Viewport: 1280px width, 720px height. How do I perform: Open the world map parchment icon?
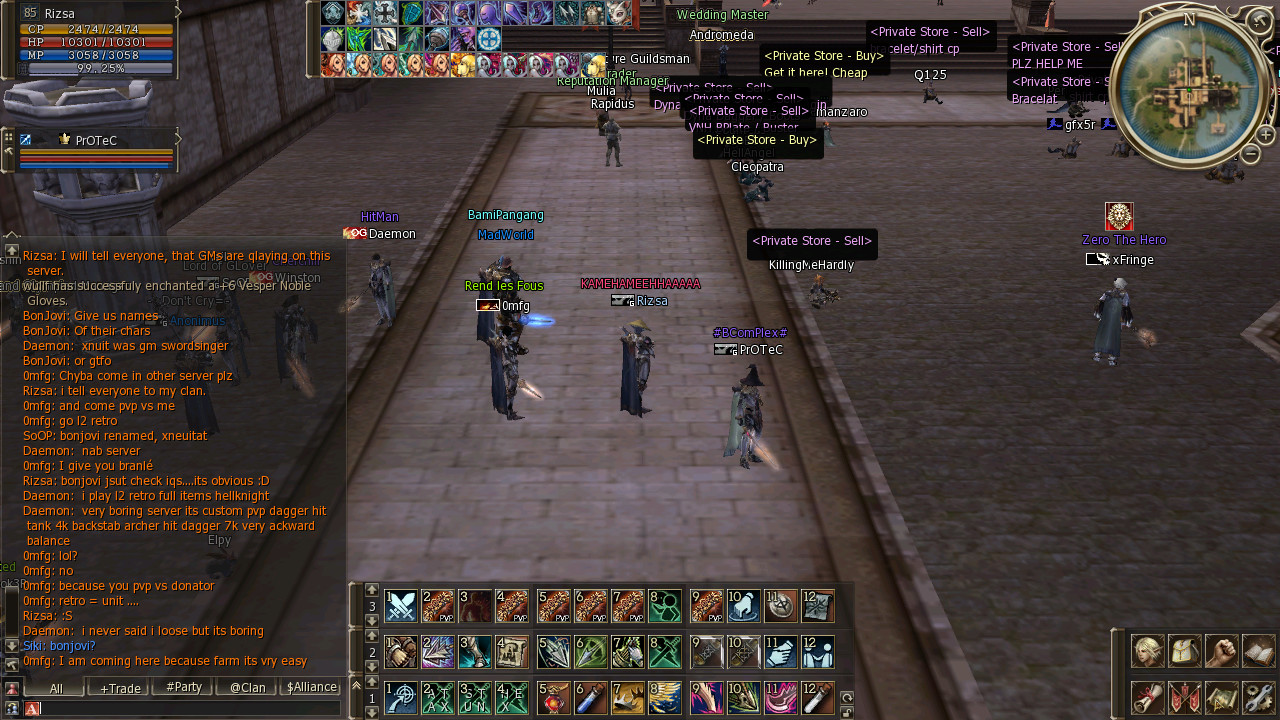tap(1221, 697)
